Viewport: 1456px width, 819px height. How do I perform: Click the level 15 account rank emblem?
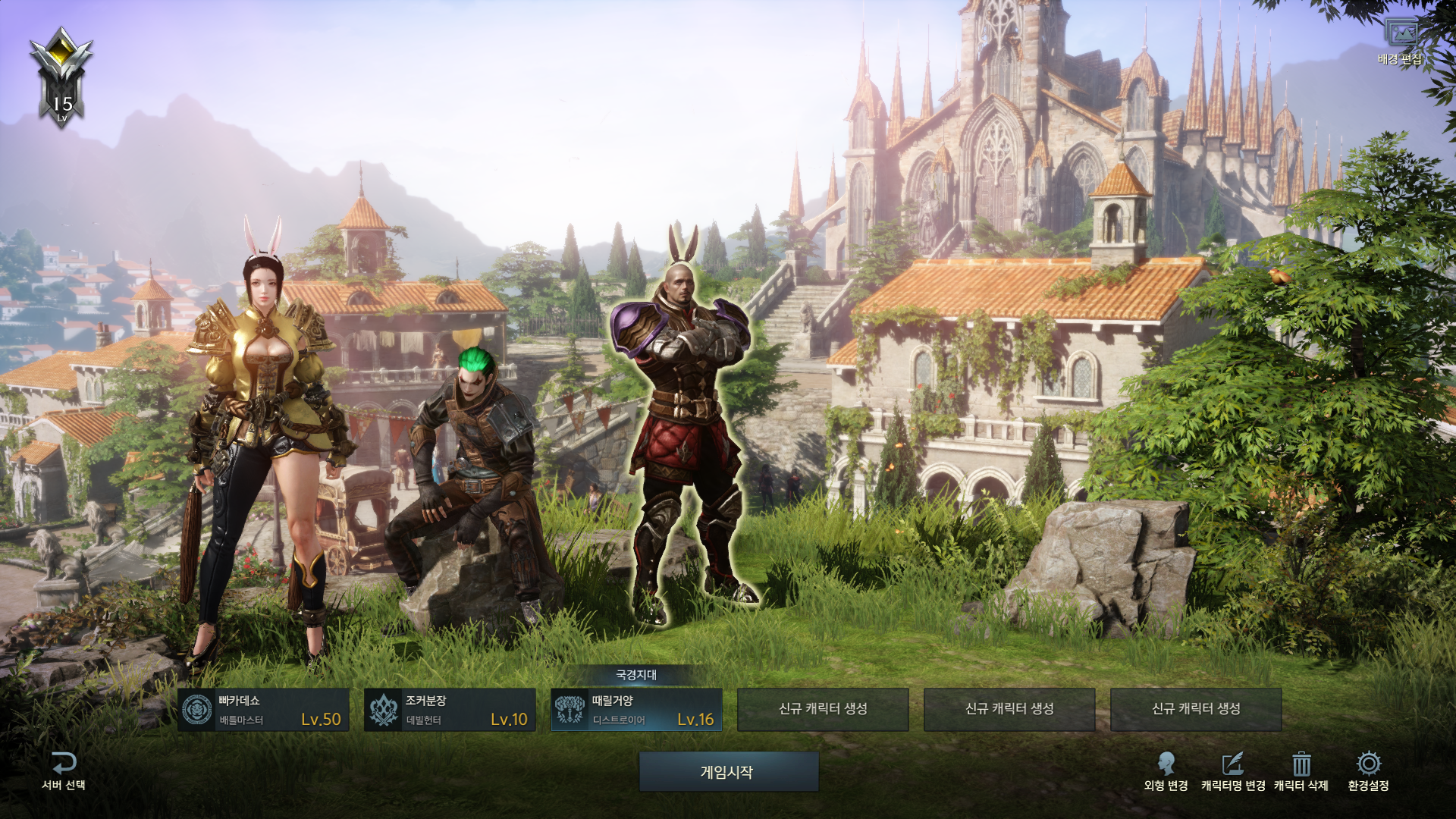tap(61, 76)
